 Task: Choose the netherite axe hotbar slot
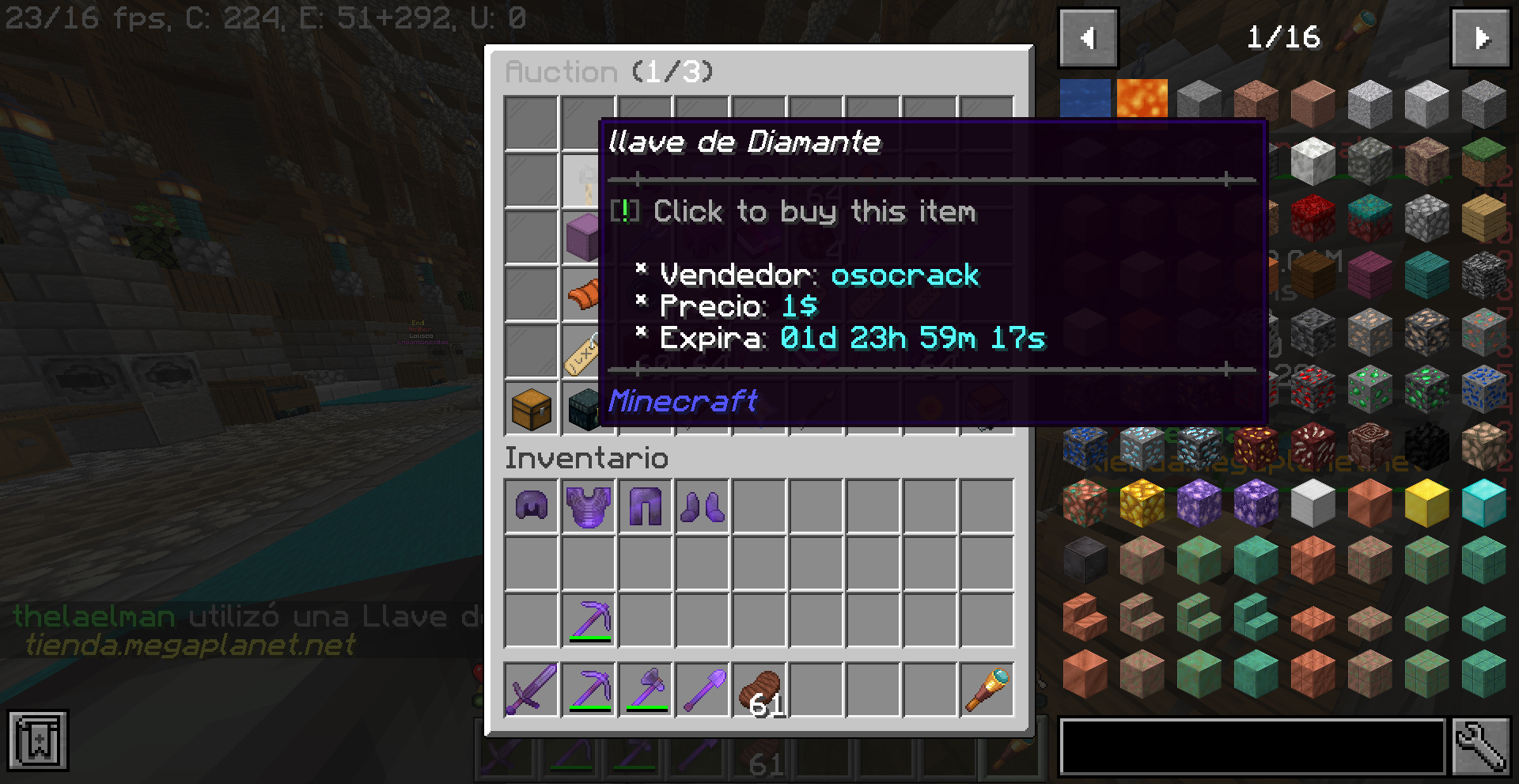(x=645, y=689)
